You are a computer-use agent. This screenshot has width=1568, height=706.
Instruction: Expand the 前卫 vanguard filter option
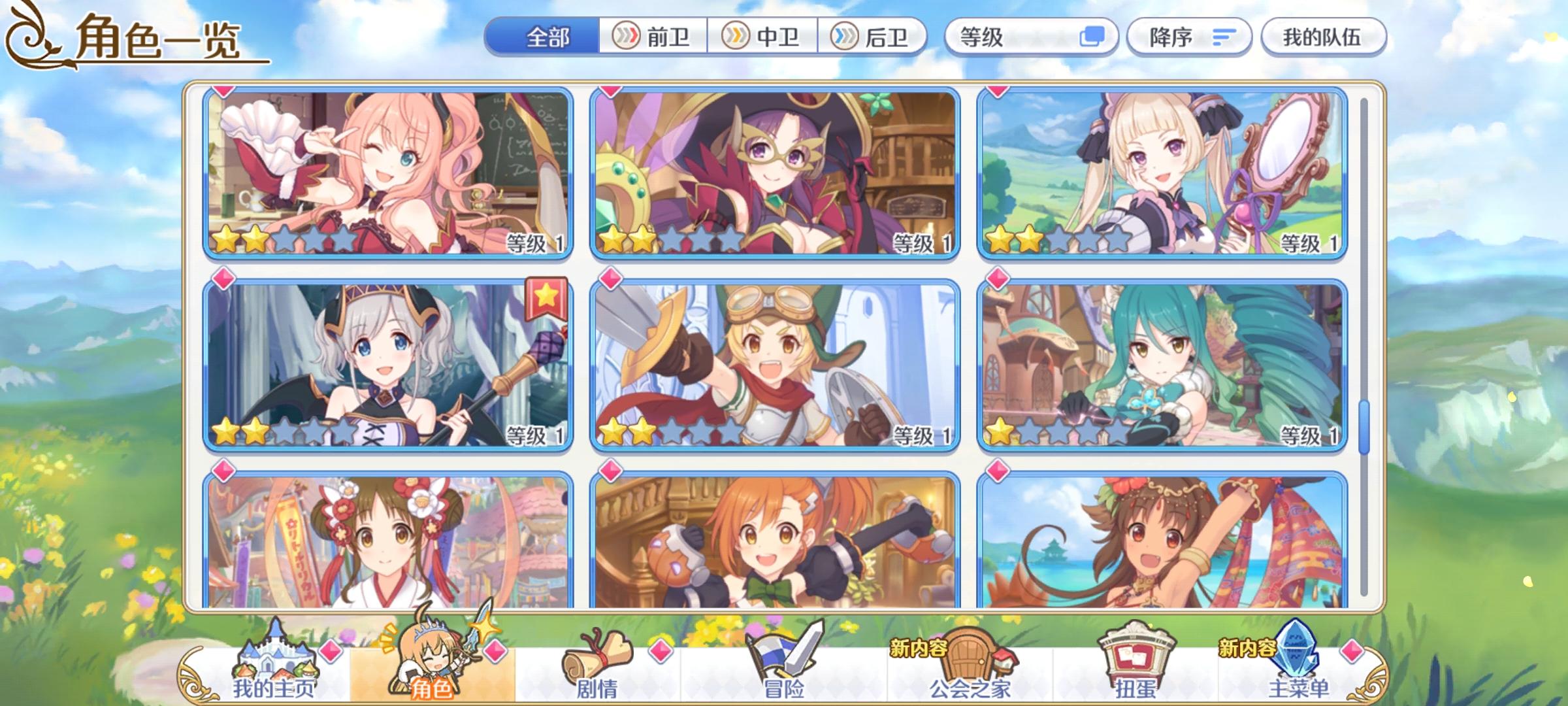click(x=653, y=37)
